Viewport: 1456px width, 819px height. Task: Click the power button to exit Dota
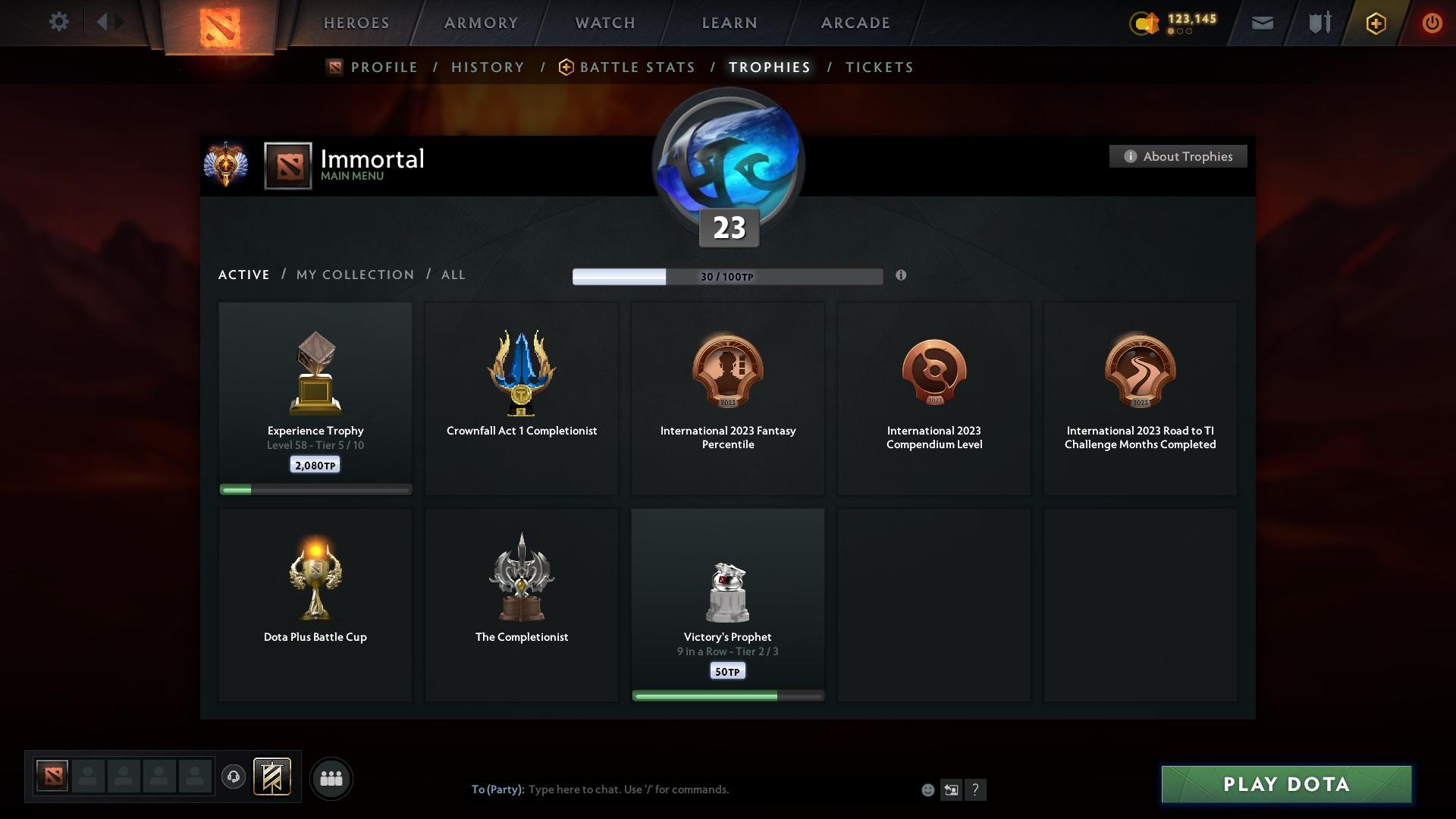[x=1432, y=23]
